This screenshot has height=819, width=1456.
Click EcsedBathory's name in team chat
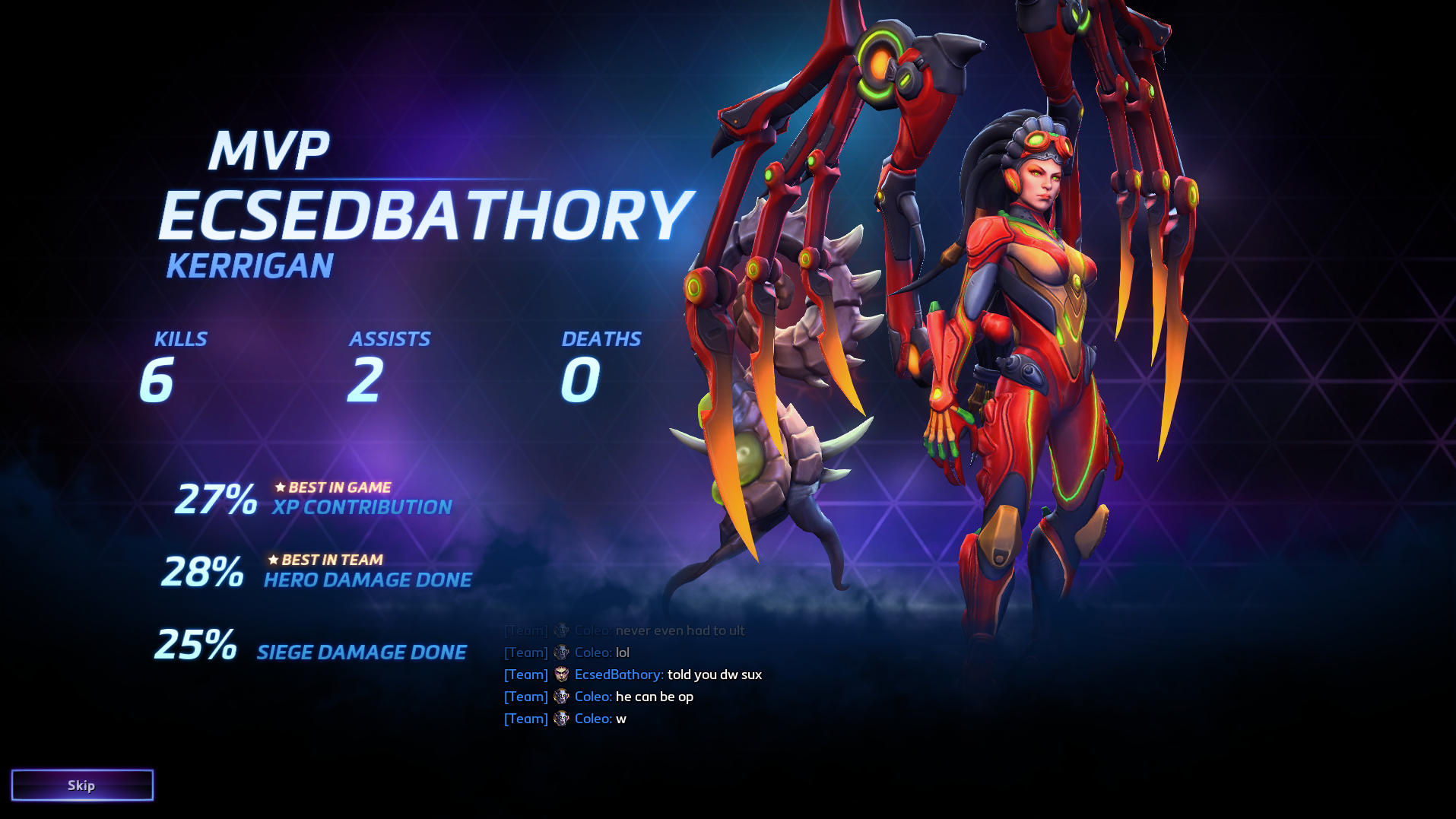618,675
